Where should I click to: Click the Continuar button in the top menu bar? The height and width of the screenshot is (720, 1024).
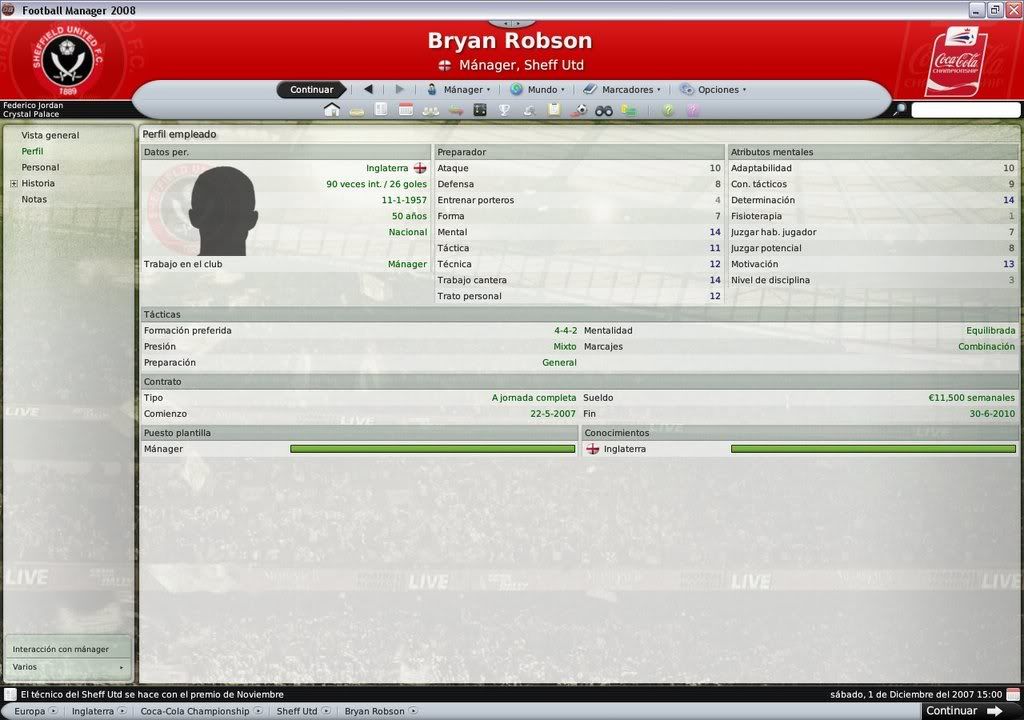pyautogui.click(x=311, y=90)
